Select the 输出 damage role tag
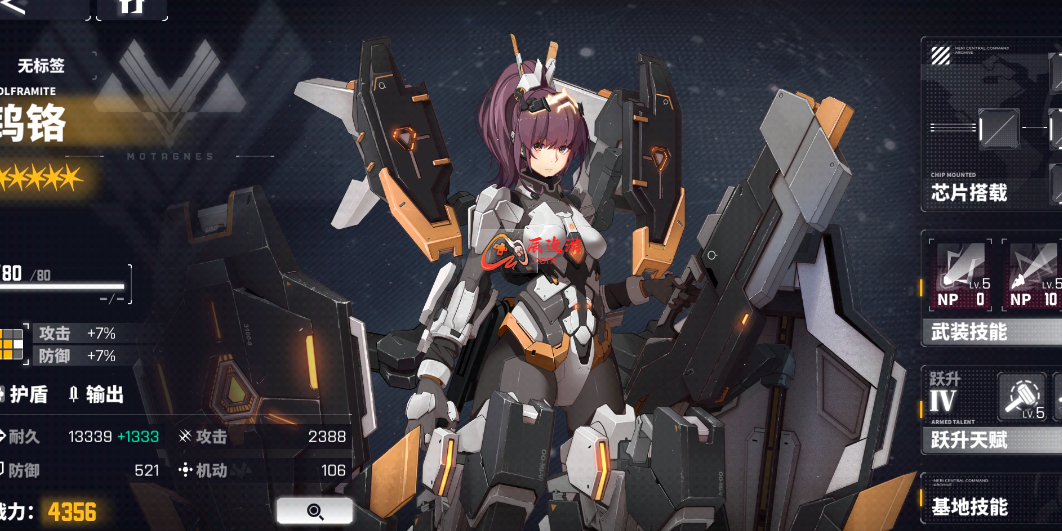Viewport: 1062px width, 531px height. pyautogui.click(x=97, y=394)
